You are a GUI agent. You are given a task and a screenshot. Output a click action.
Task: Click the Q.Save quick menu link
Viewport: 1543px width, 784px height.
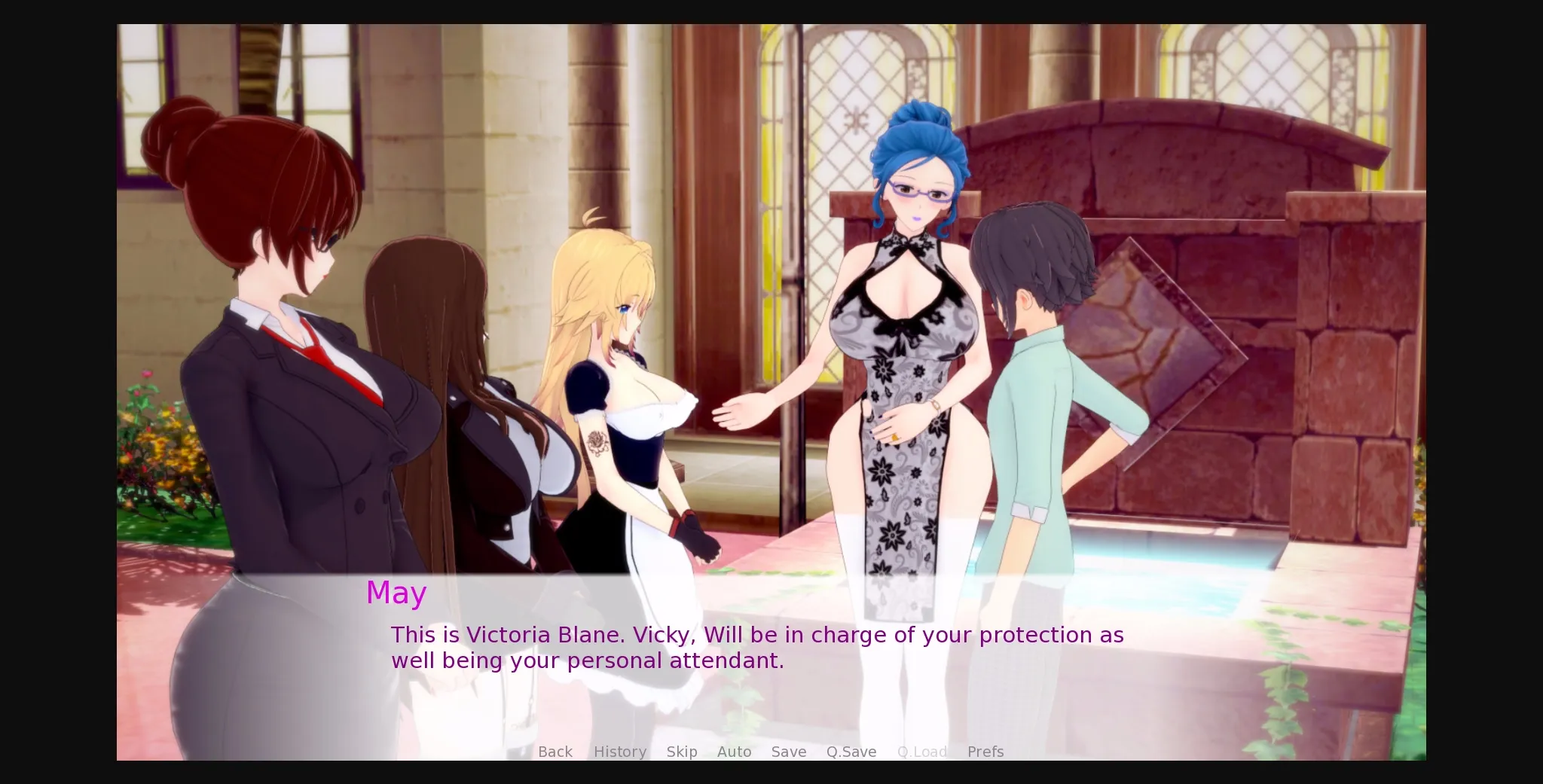(851, 751)
